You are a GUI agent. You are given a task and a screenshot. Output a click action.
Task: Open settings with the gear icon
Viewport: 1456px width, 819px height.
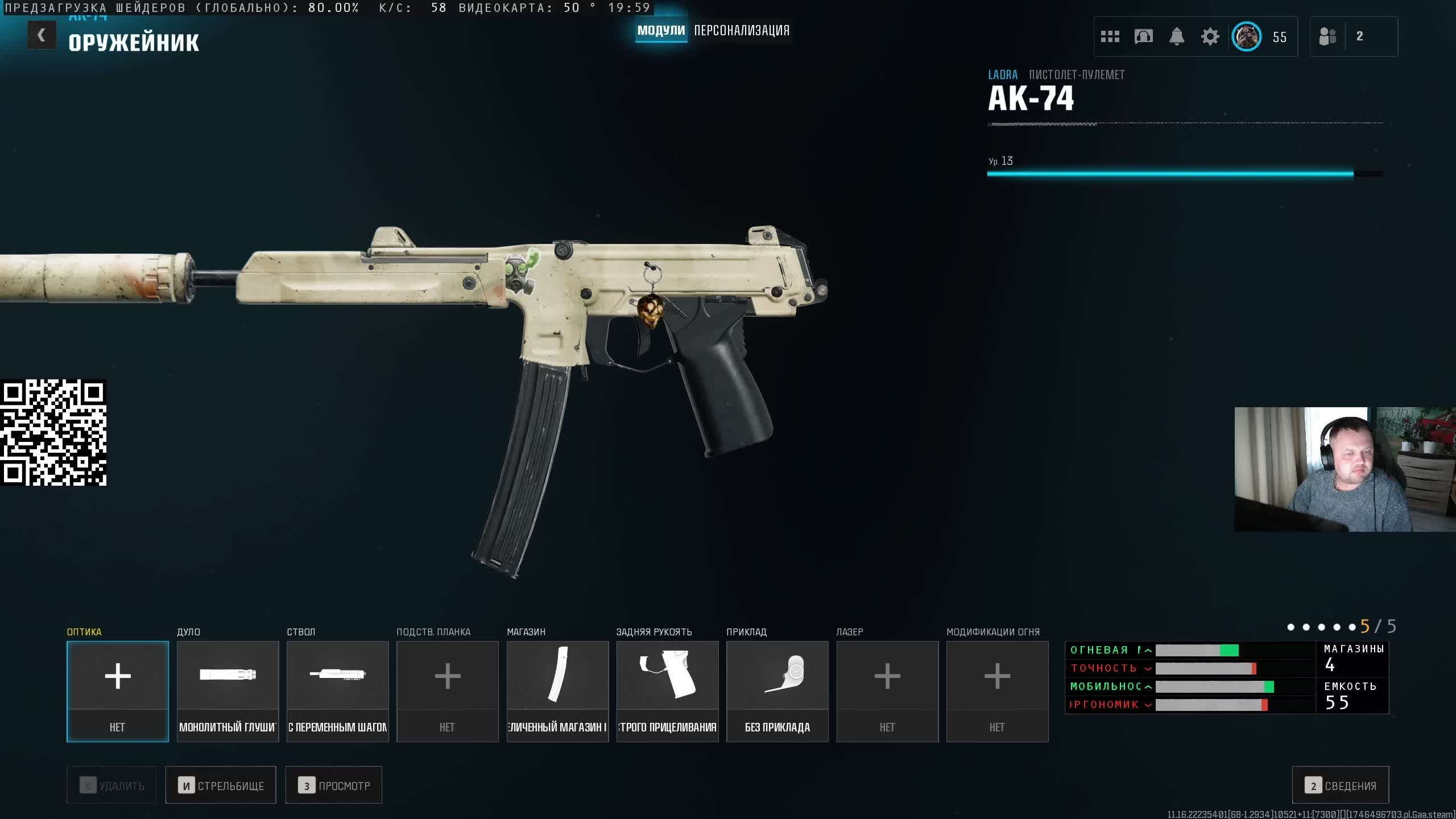[1210, 37]
